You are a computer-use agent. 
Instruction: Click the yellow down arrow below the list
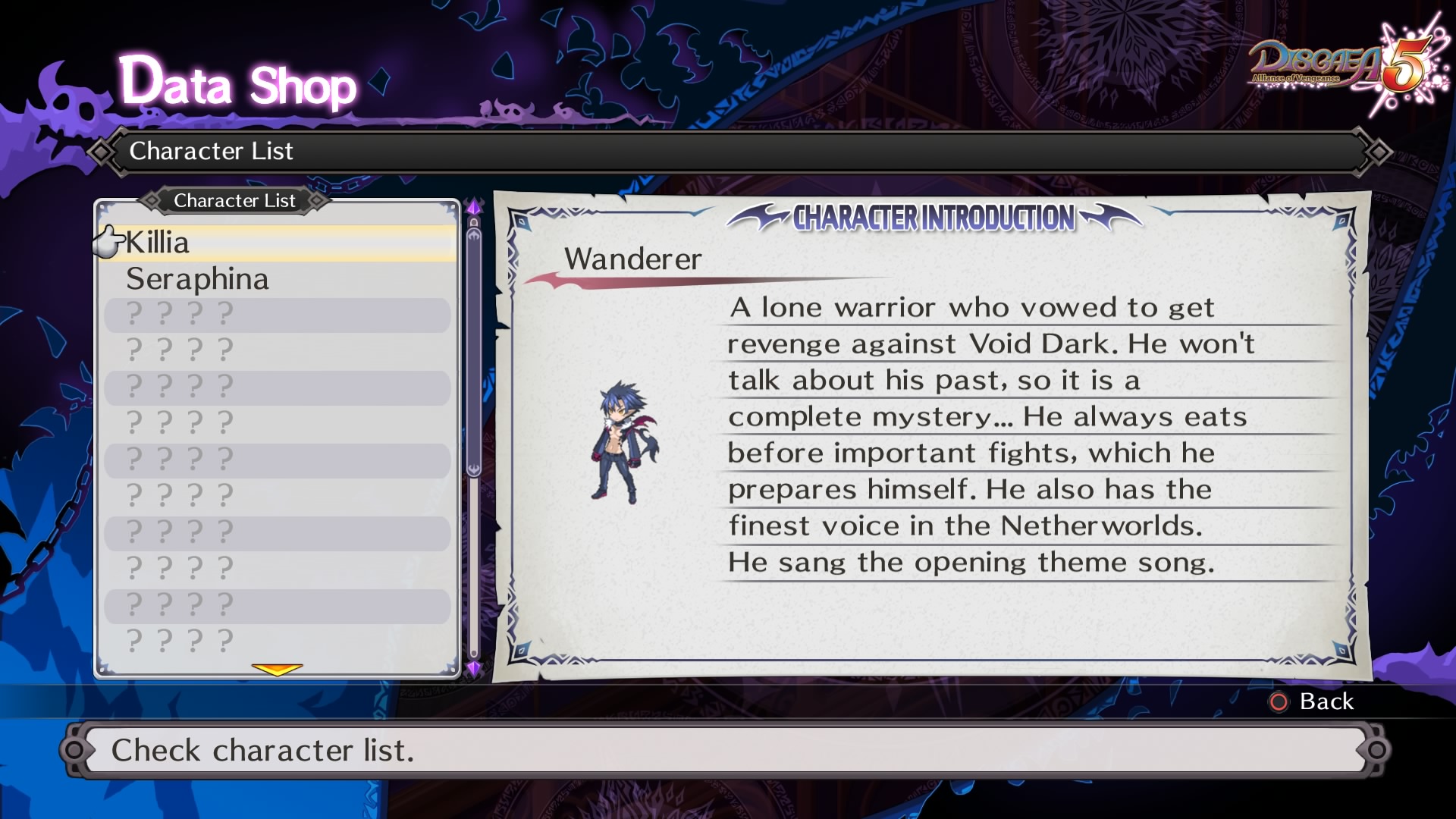(x=277, y=669)
